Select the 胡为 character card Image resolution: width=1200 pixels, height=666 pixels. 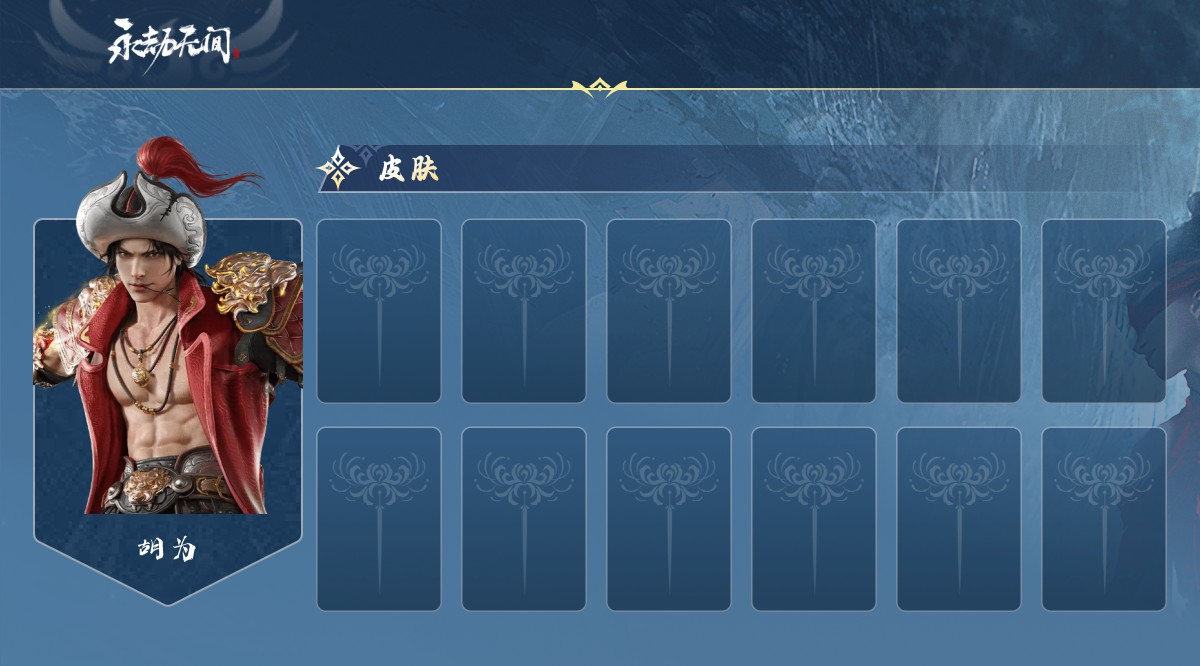click(x=168, y=400)
